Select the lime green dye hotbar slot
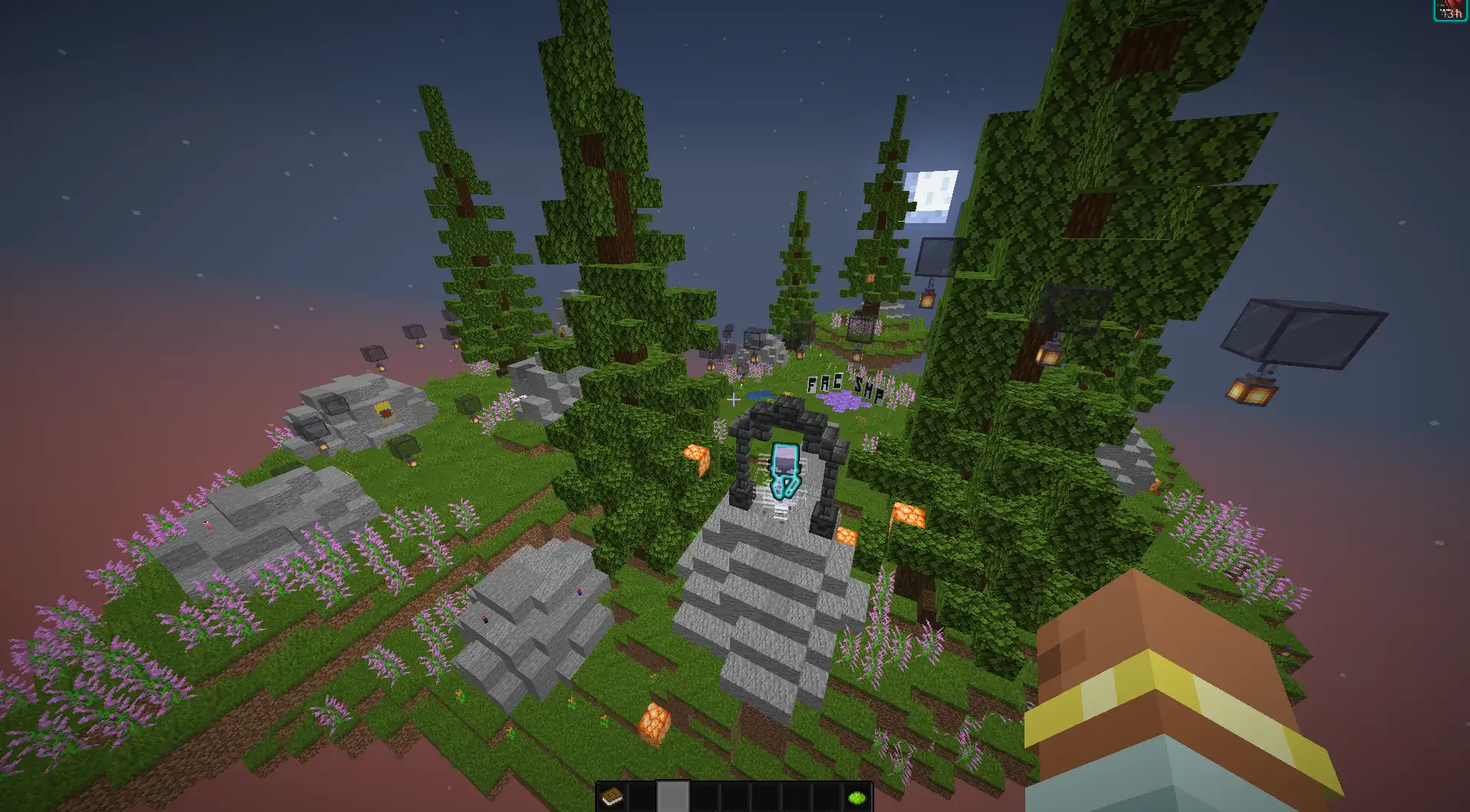 857,798
